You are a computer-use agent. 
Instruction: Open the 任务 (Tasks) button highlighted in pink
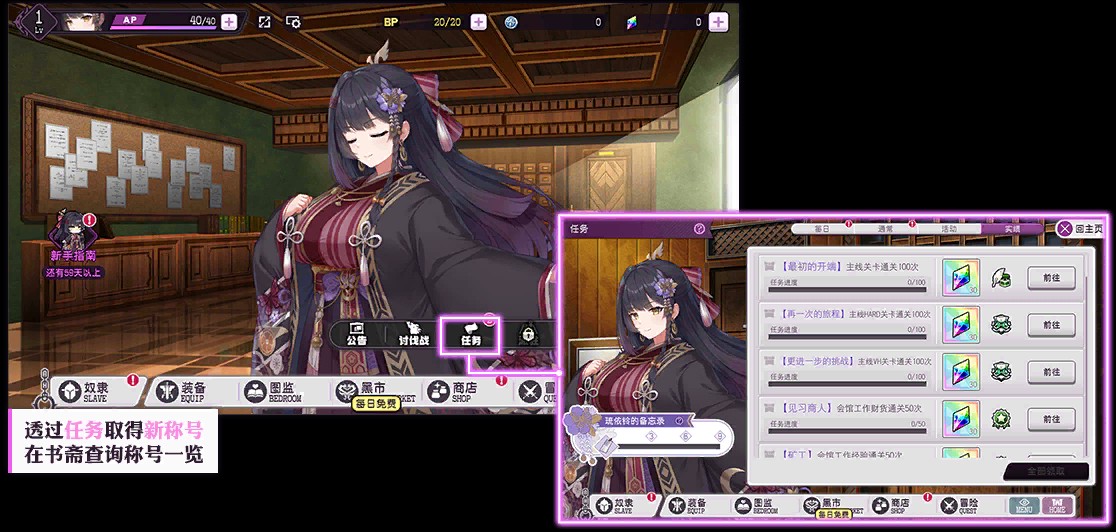tap(470, 335)
